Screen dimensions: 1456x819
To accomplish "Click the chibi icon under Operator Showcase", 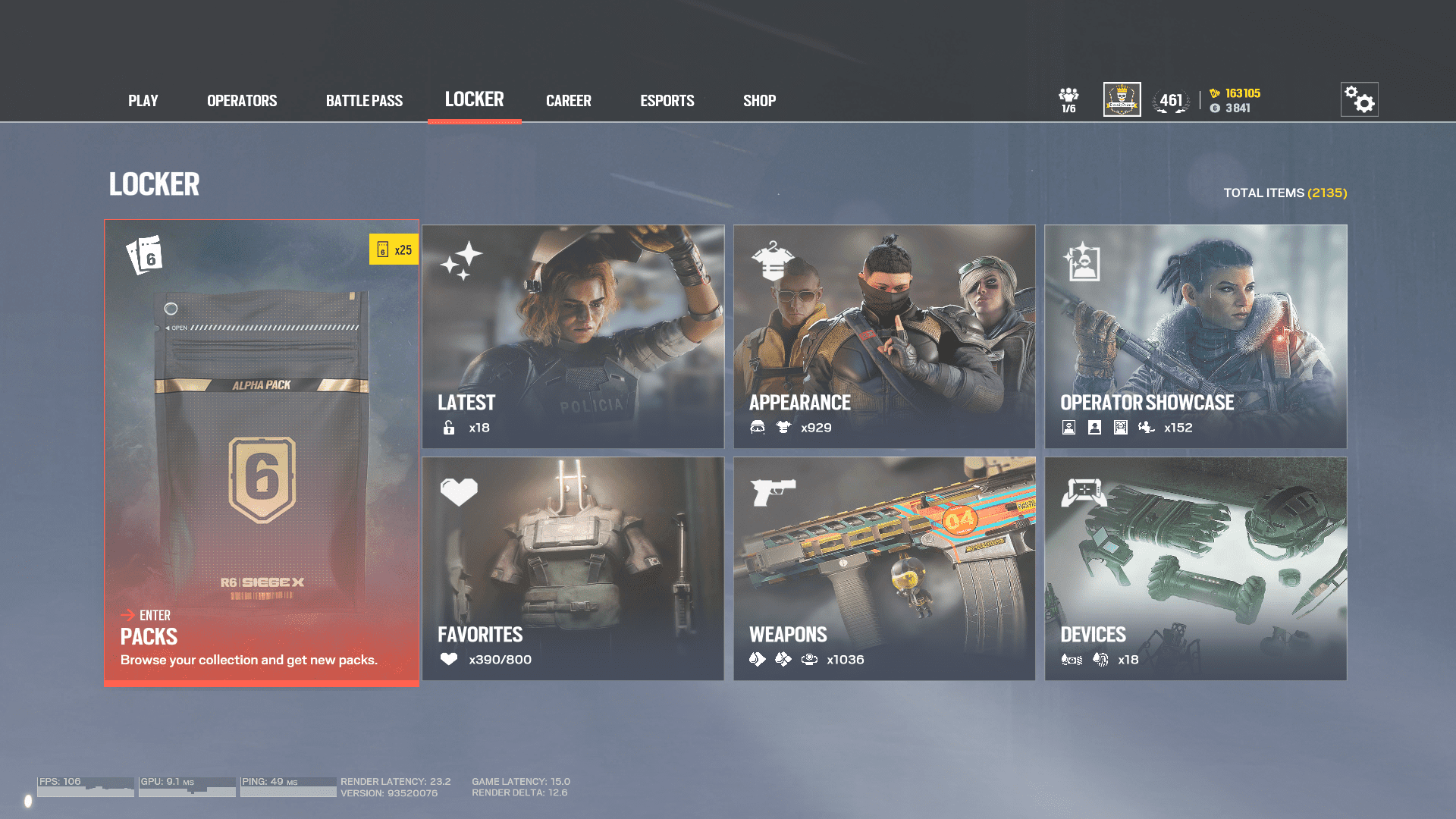I will [1147, 427].
